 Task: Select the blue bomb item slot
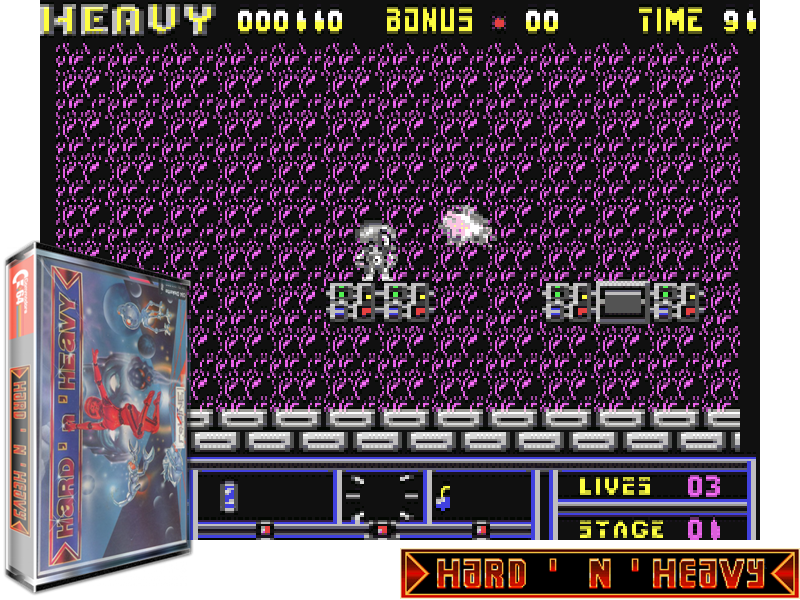[x=442, y=497]
